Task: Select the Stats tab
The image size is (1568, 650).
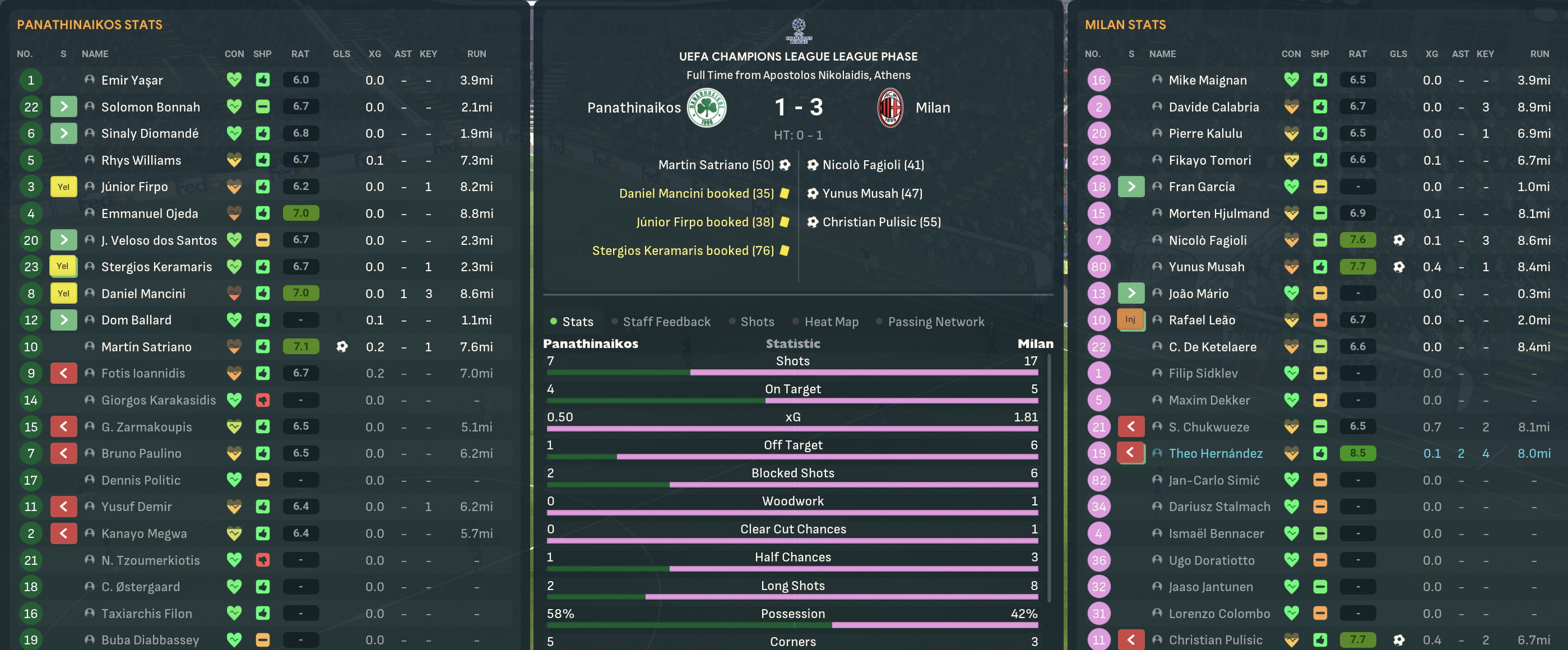Action: click(x=577, y=321)
